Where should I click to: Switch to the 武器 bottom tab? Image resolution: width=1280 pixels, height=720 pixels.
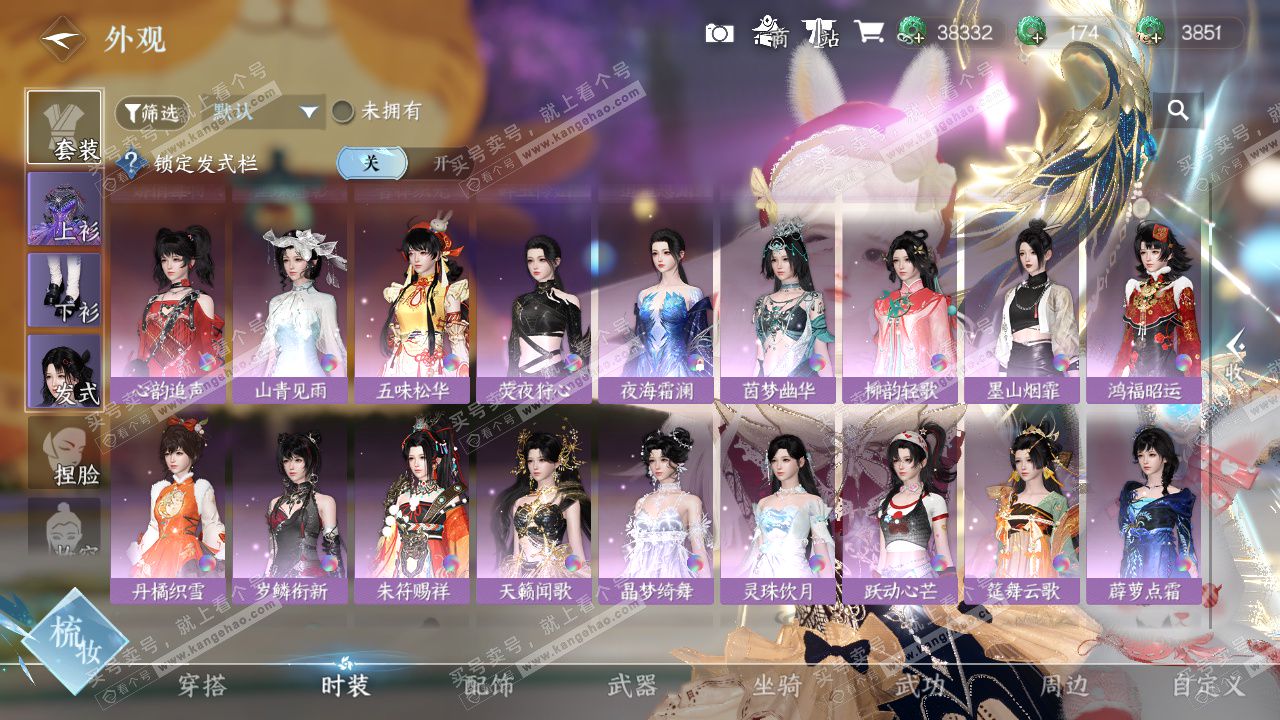tap(632, 685)
